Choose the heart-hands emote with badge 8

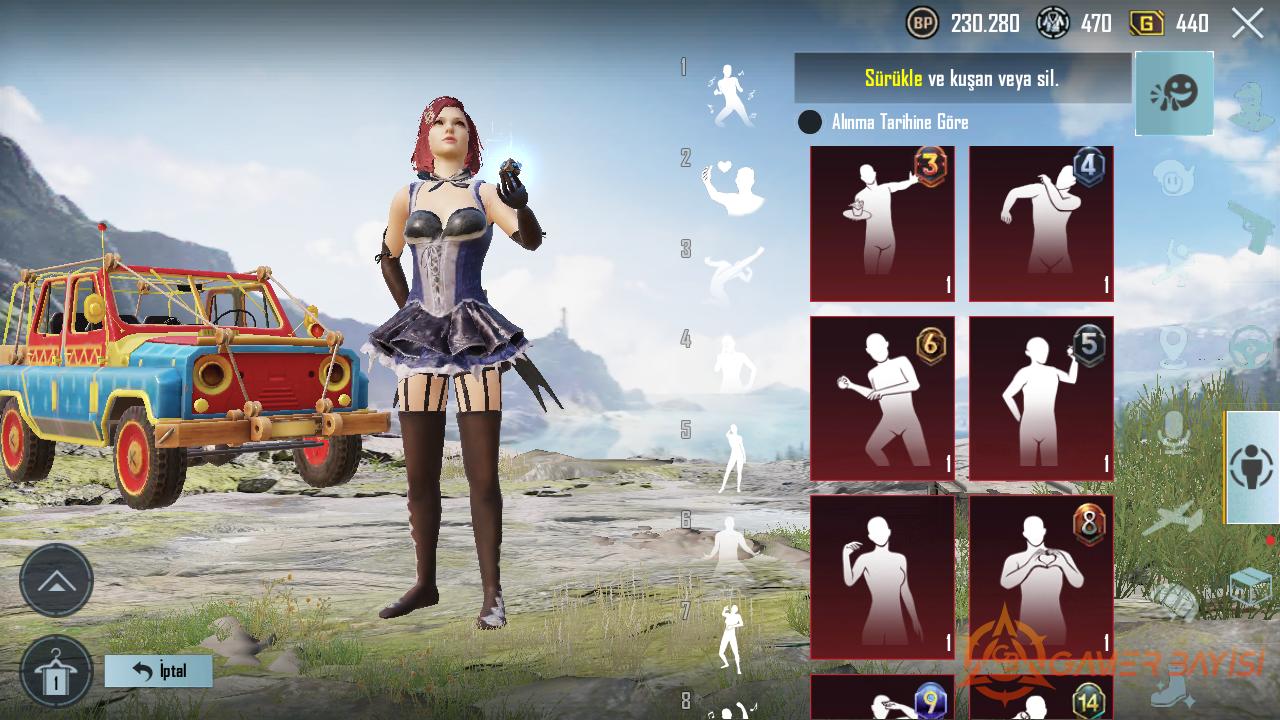tap(1041, 577)
